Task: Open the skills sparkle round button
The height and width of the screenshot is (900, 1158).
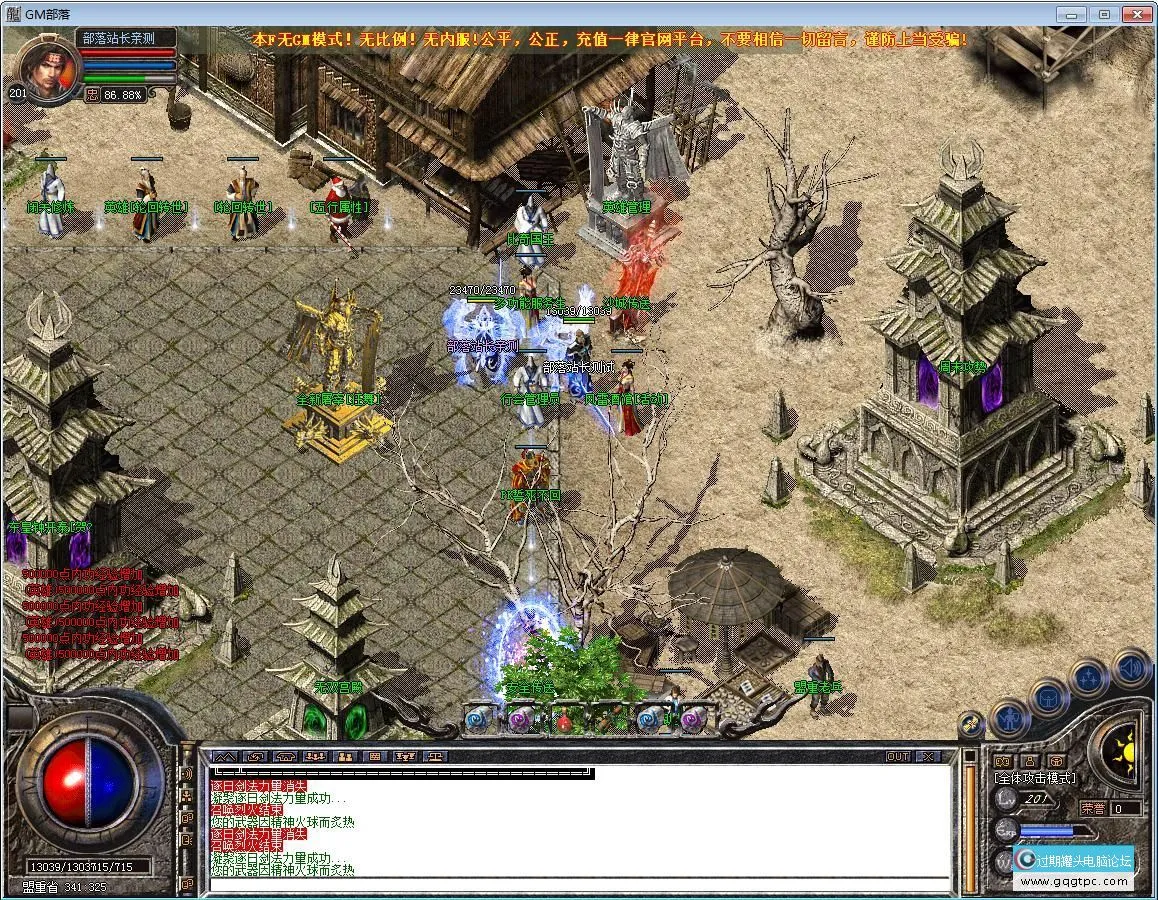Action: (1089, 677)
